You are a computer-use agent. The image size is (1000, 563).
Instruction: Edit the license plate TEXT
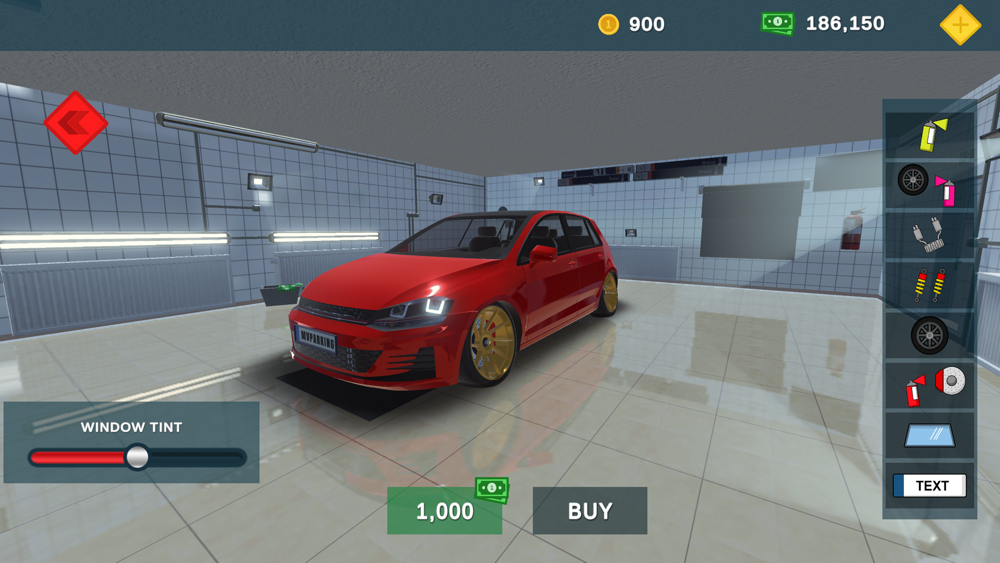(x=929, y=486)
